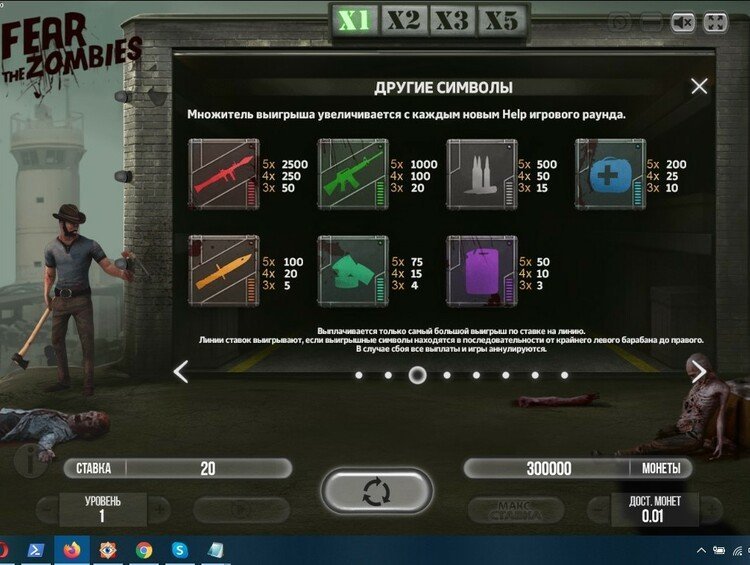Viewport: 750px width, 565px height.
Task: Jump to the last paytable page dot
Action: [x=565, y=375]
